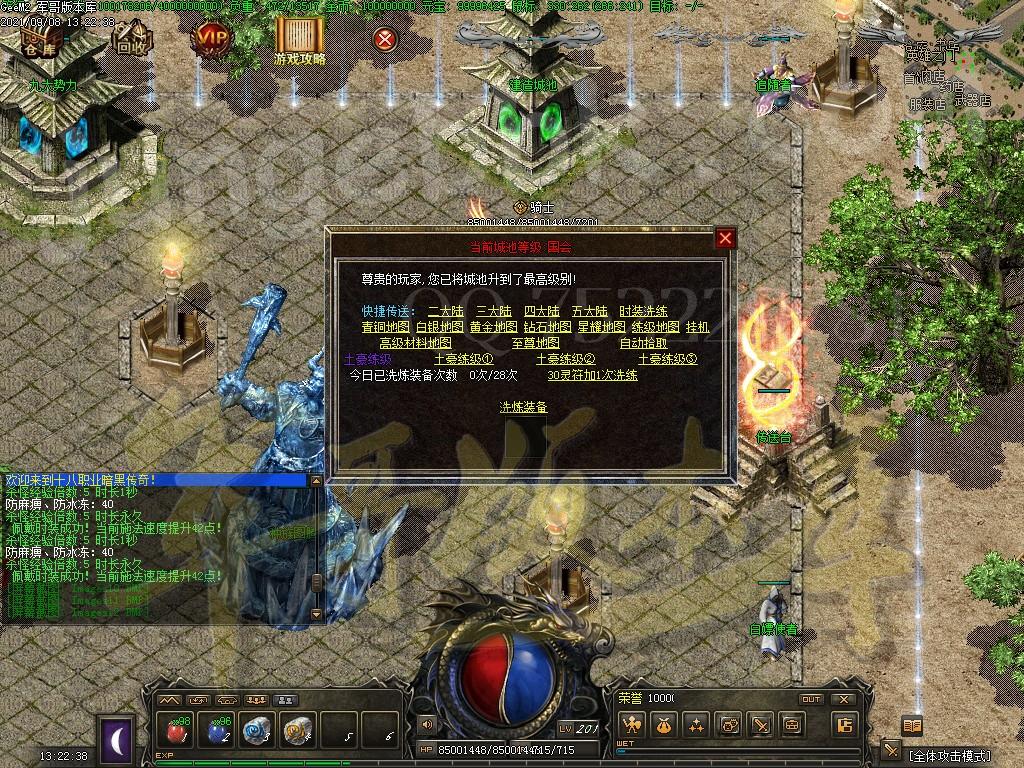1024x768 pixels.
Task: Click 30灵符加1次洗练 link
Action: 592,375
